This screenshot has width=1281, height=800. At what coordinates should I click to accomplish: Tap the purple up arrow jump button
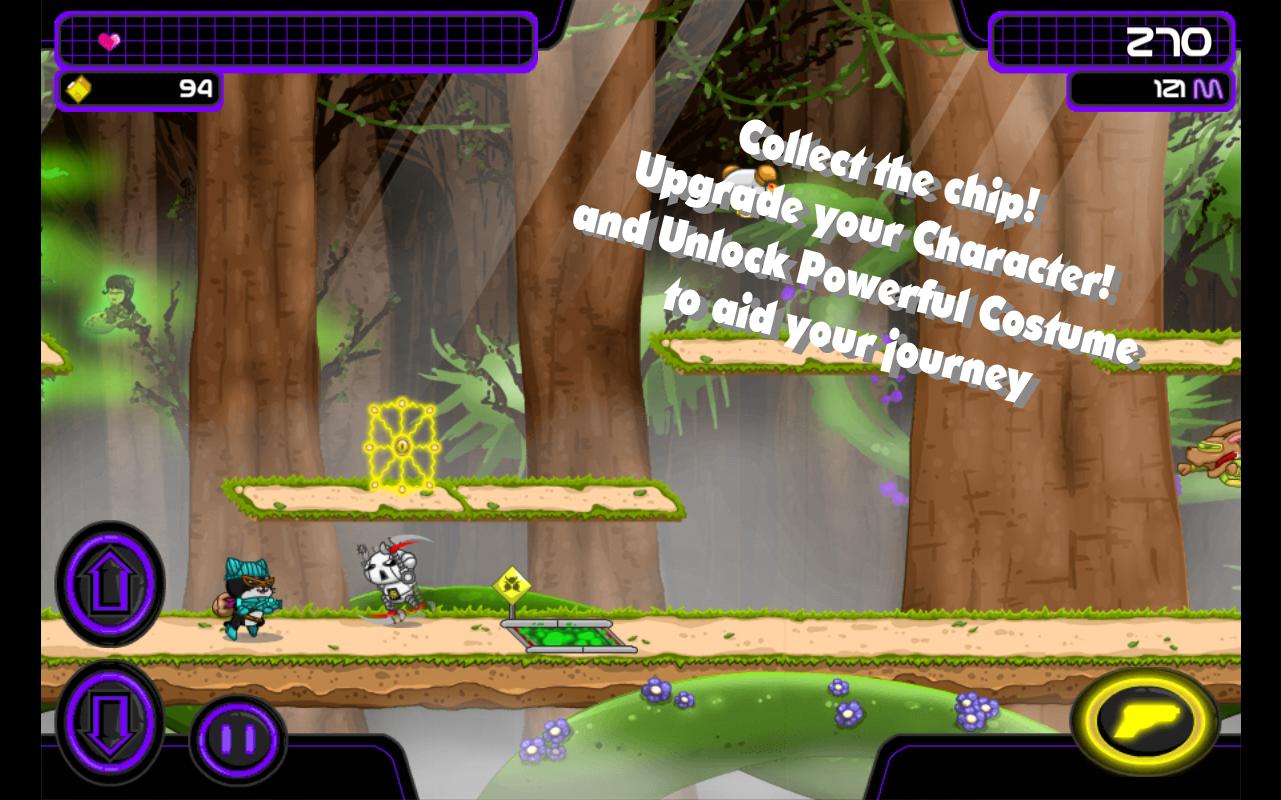[110, 584]
